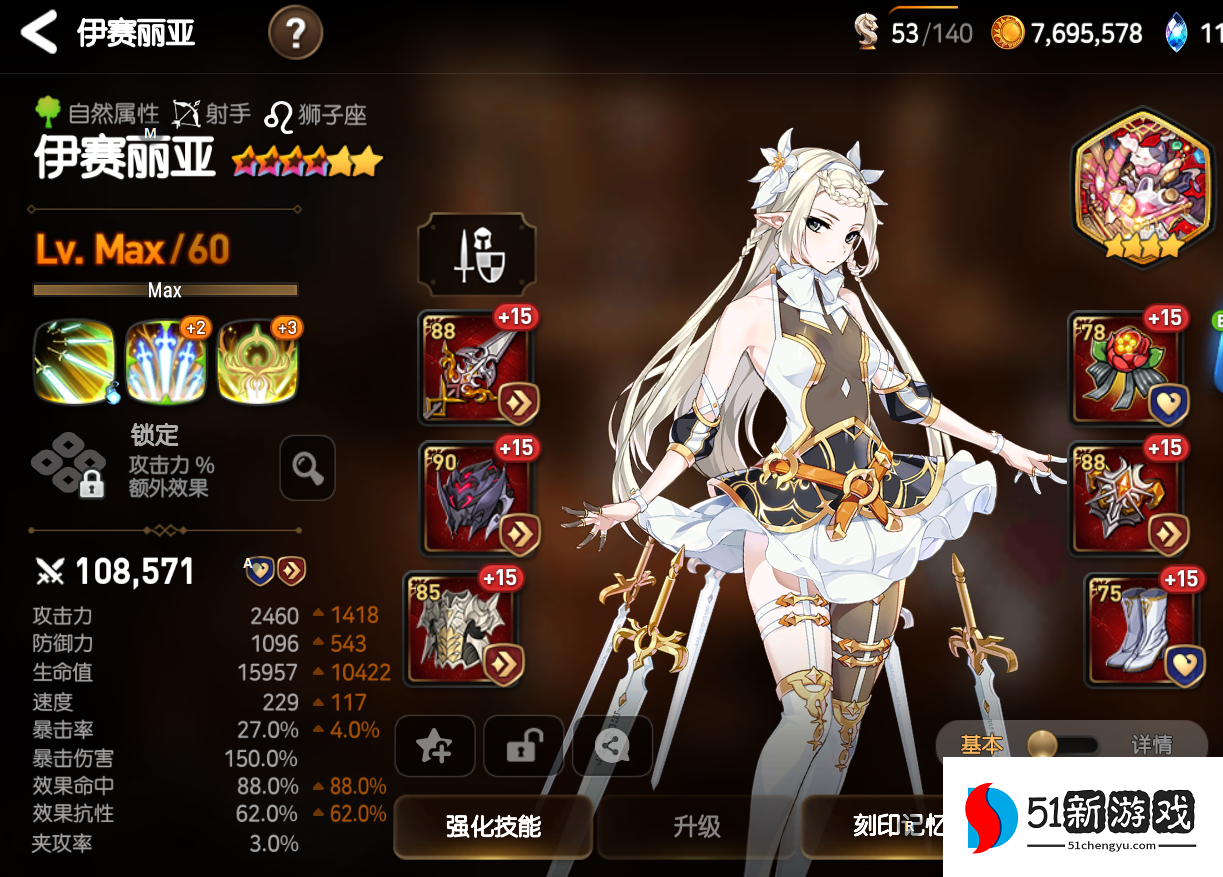
Task: Click the magnifying glass search button
Action: pos(307,467)
